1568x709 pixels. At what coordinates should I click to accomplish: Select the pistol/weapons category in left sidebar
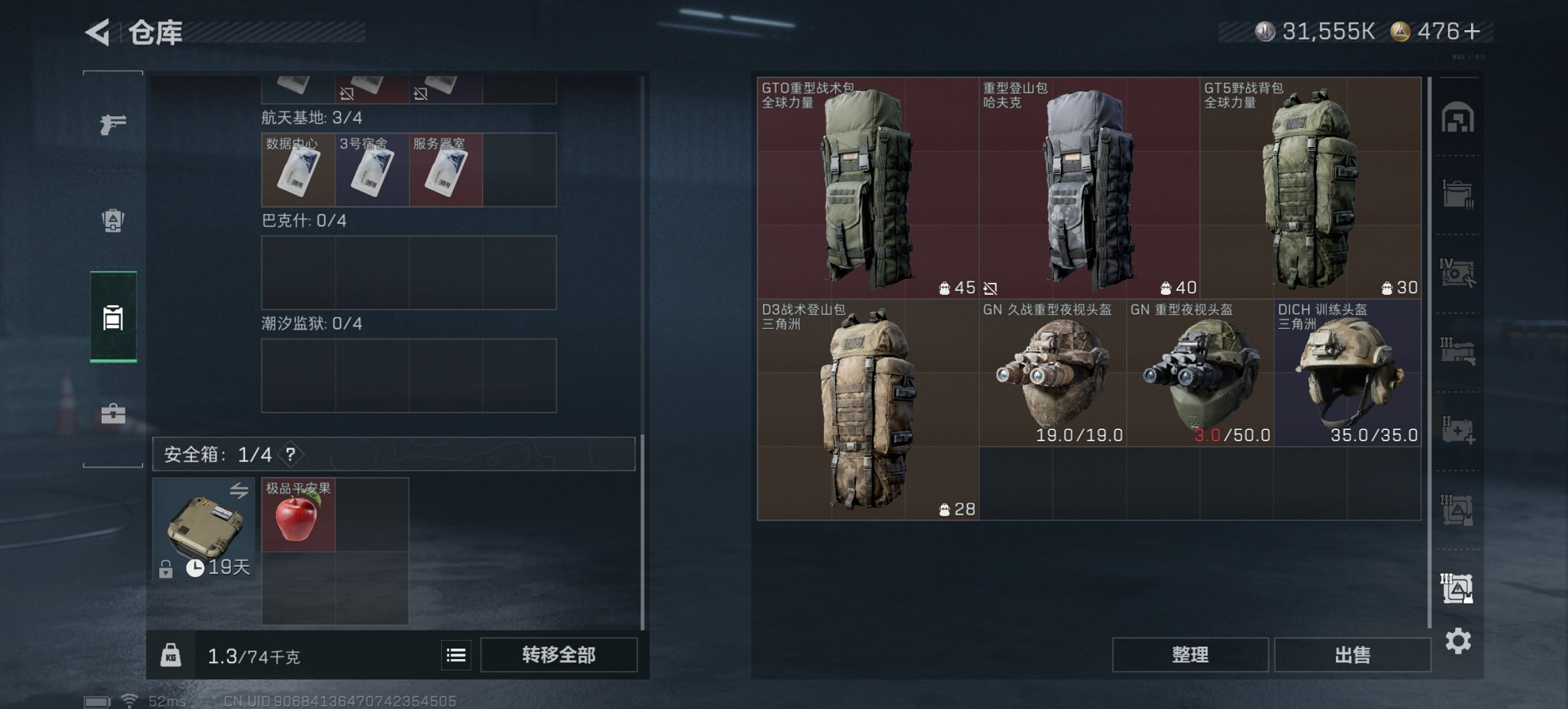[115, 124]
